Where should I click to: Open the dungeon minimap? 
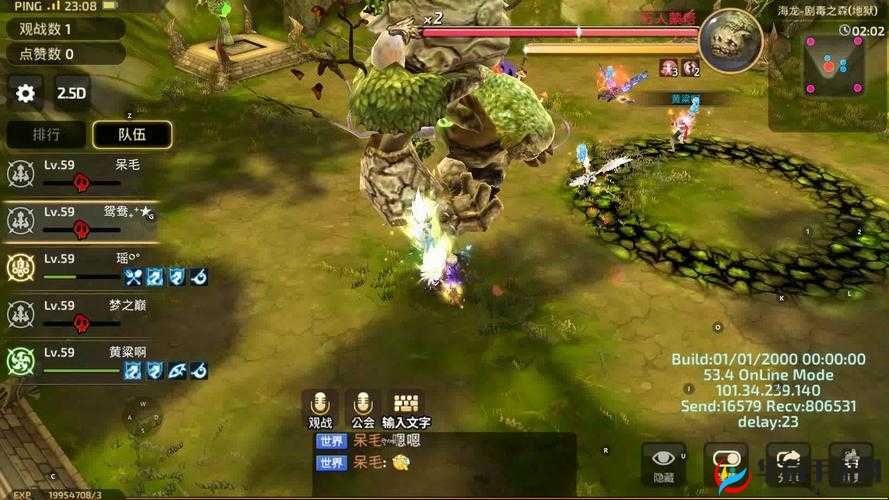point(826,66)
